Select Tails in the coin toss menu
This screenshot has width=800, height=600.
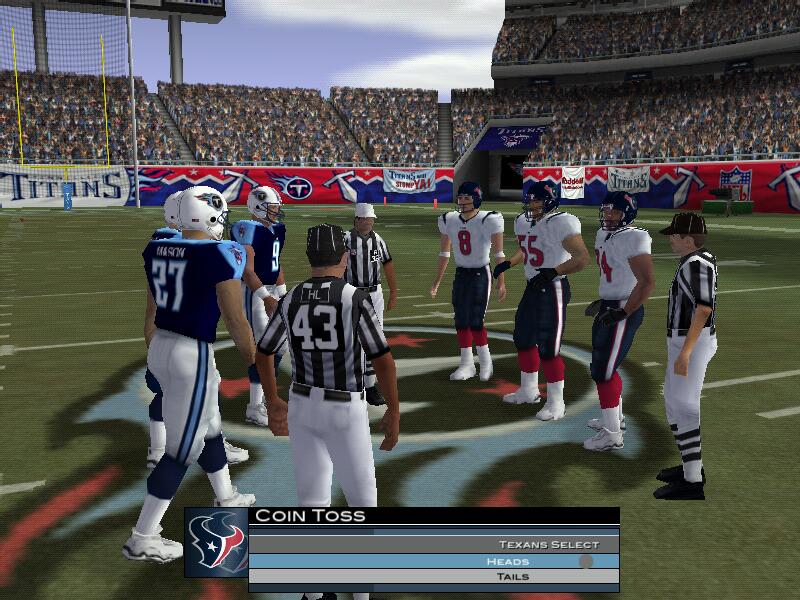pyautogui.click(x=512, y=577)
